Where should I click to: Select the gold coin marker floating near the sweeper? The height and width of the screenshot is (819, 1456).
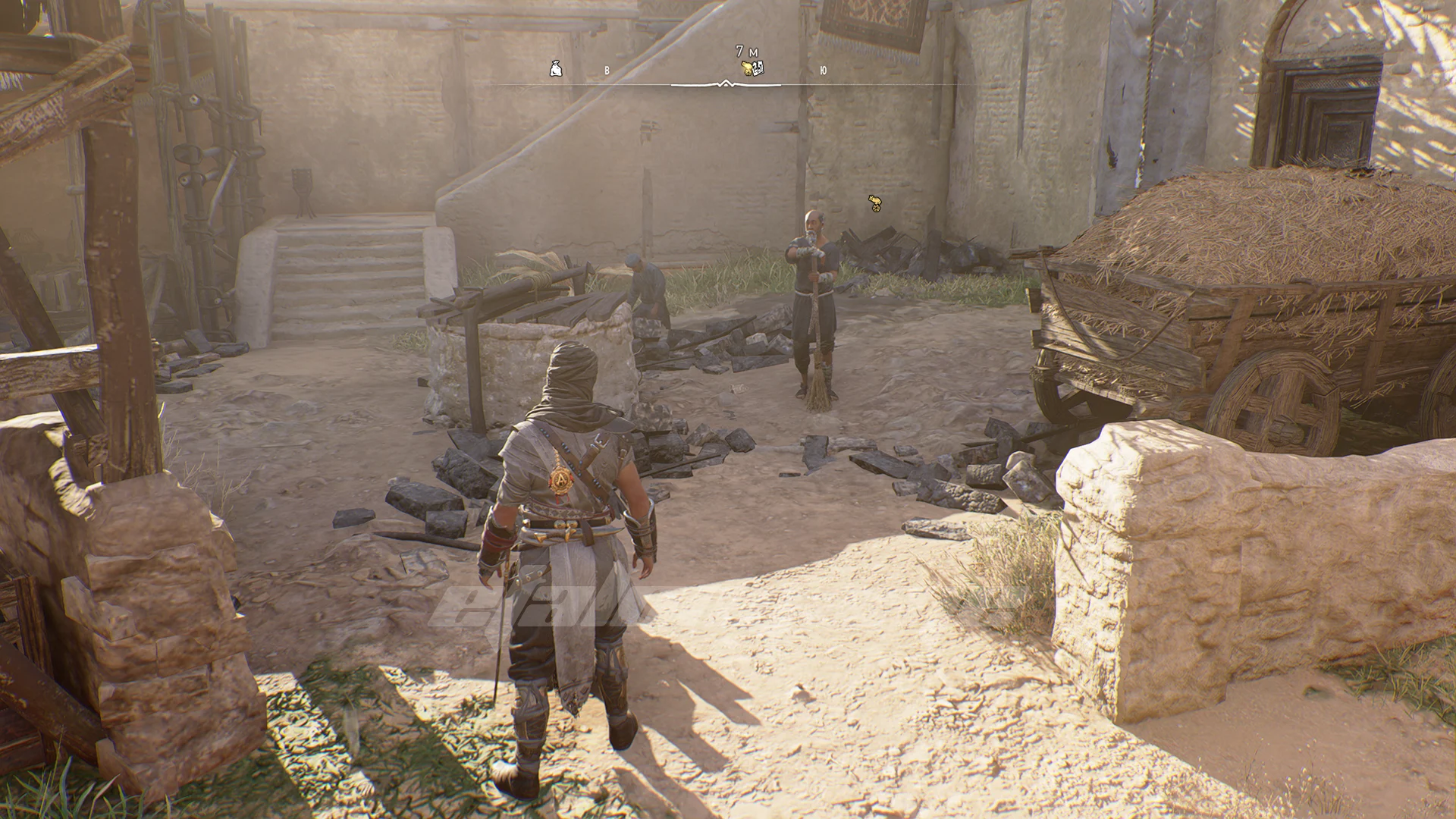[x=875, y=203]
